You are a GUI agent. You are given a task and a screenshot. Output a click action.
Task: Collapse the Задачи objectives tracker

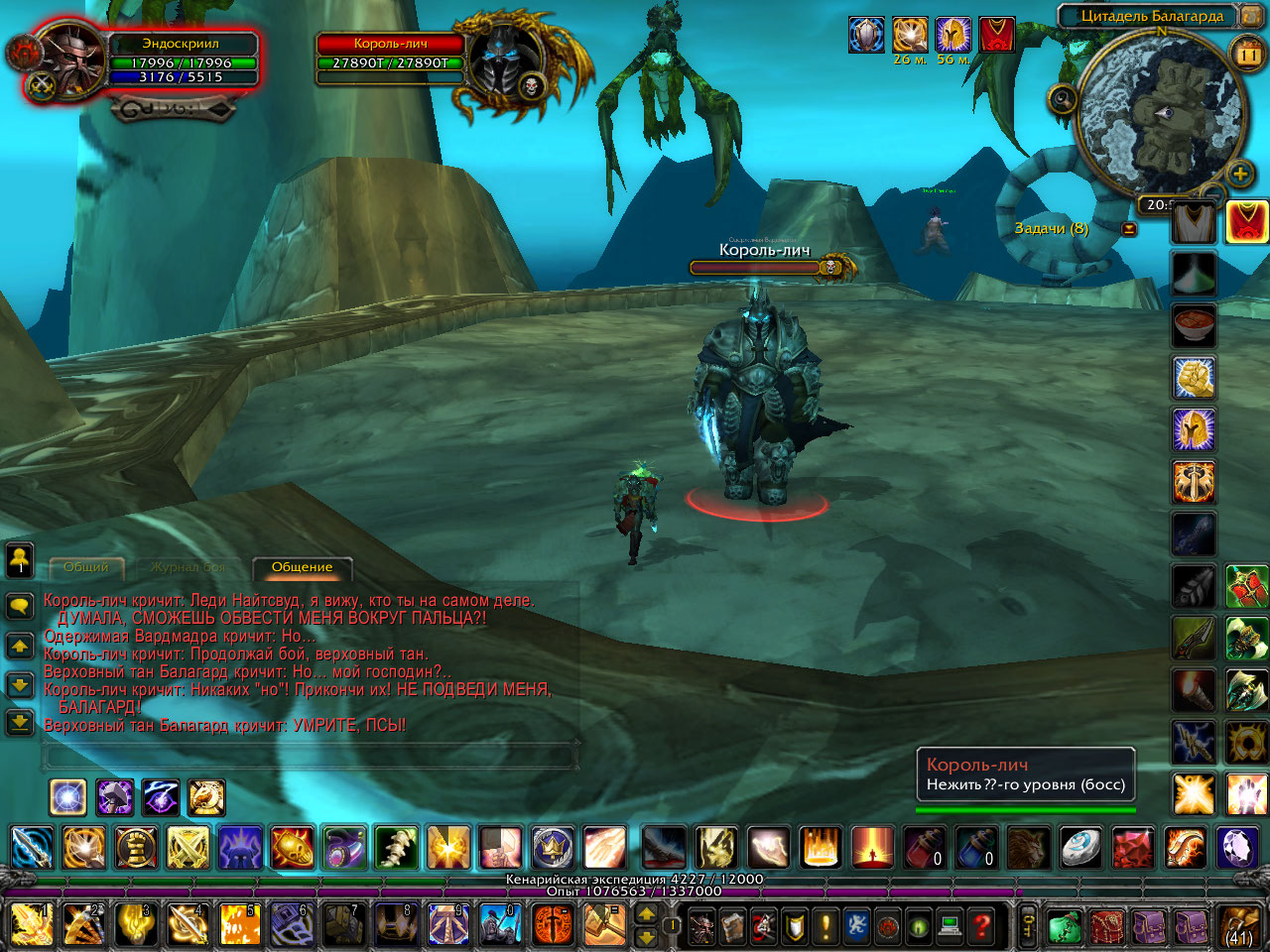click(x=1129, y=229)
